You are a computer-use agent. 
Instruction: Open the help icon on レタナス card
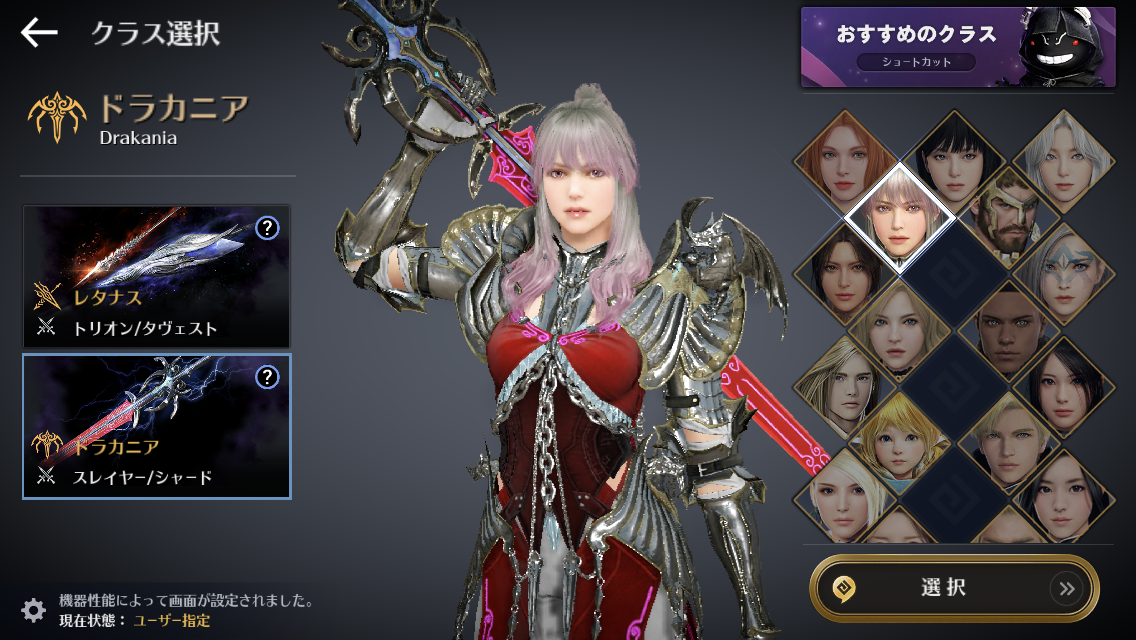pos(267,229)
